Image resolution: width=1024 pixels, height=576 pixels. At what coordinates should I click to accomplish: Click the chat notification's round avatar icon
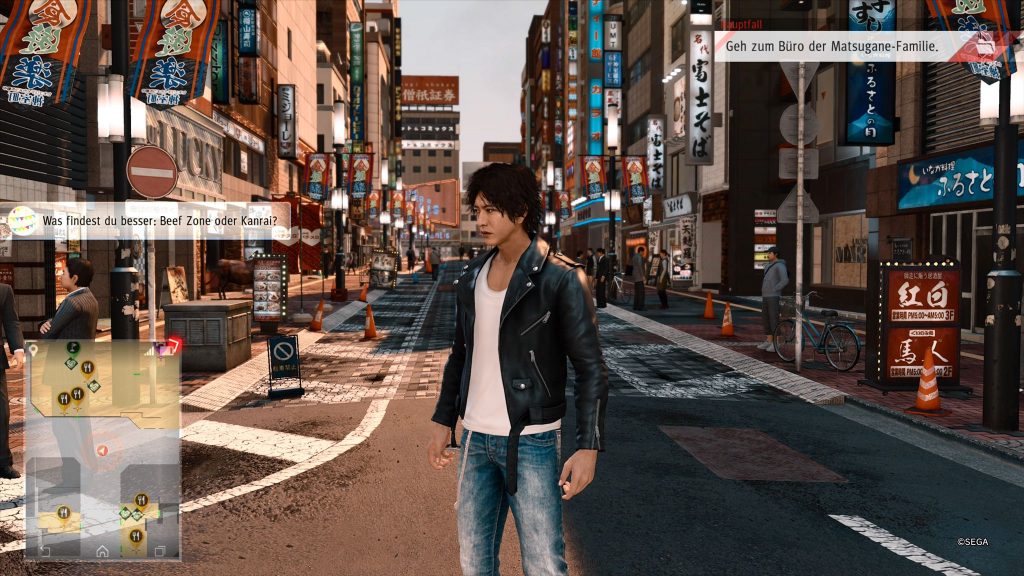click(x=22, y=220)
